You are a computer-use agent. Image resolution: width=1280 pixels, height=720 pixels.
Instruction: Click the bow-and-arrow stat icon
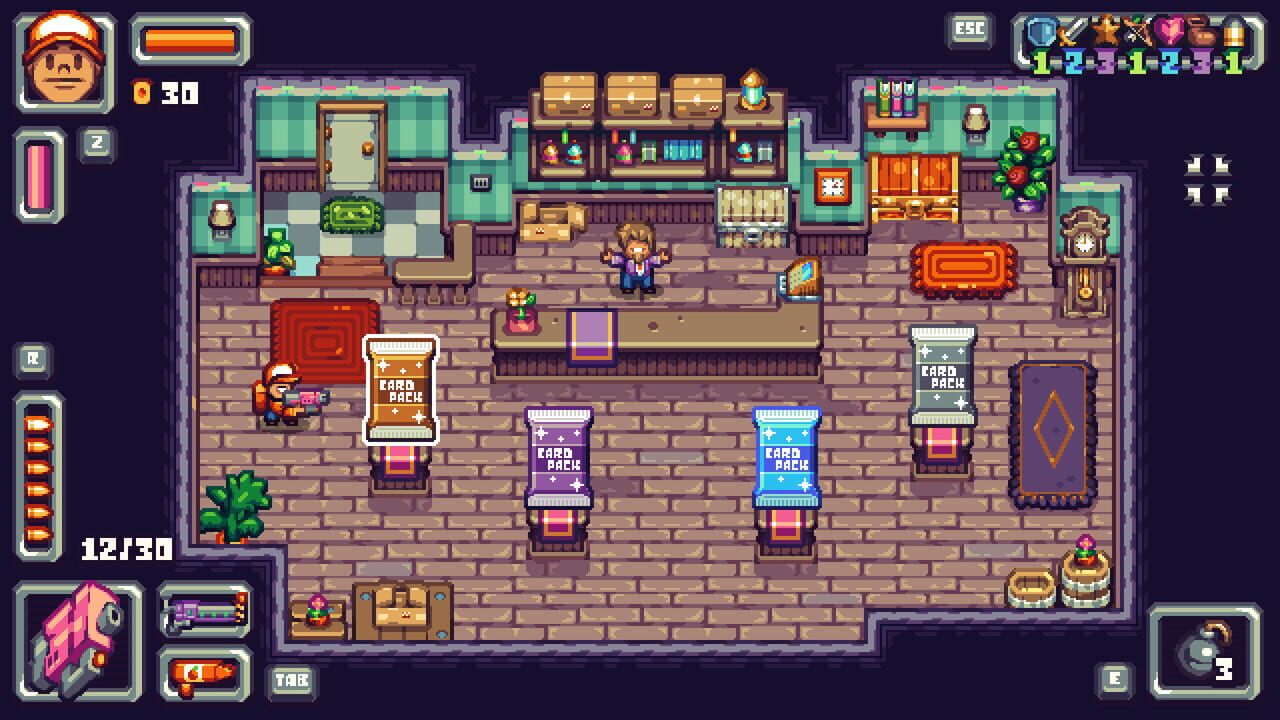click(1137, 30)
